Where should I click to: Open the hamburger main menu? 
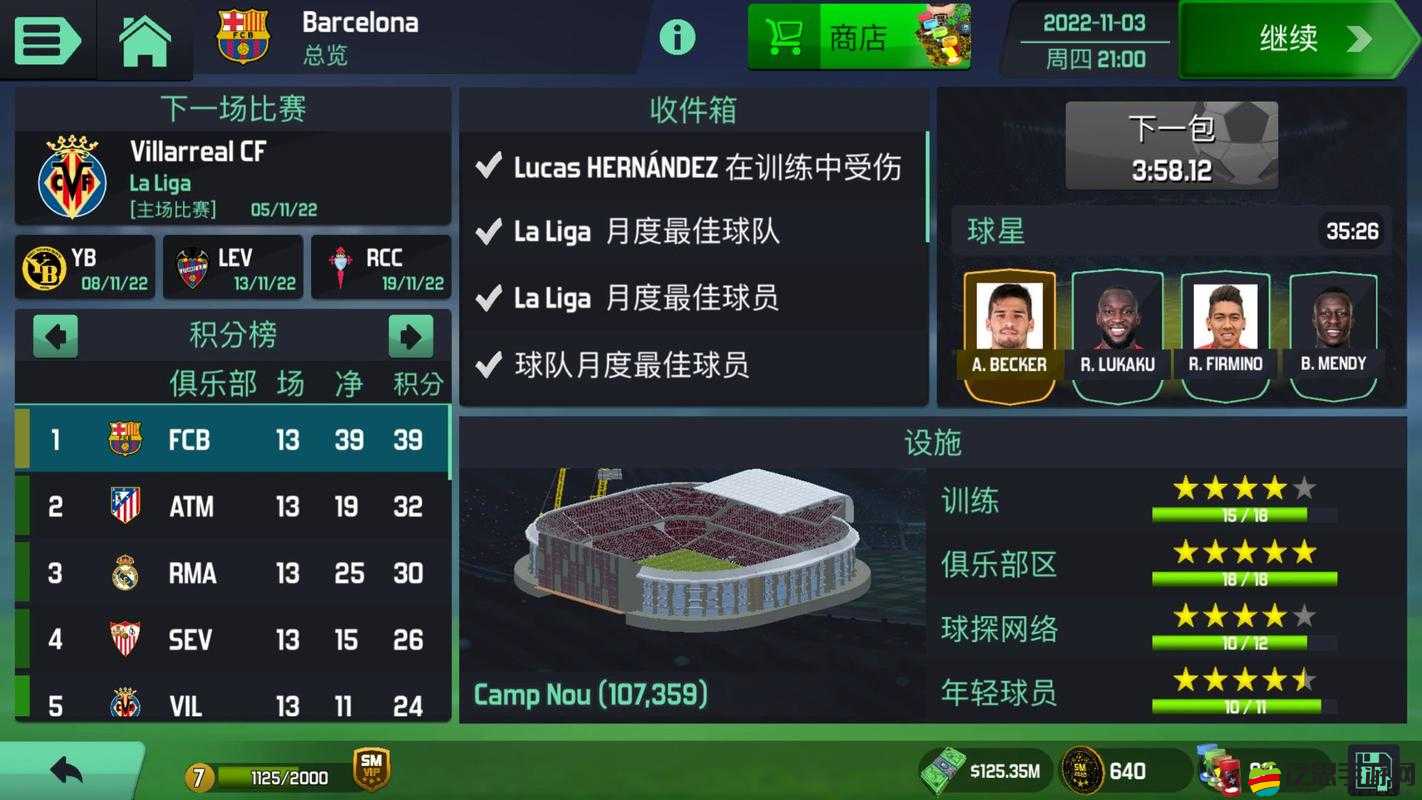pos(46,39)
